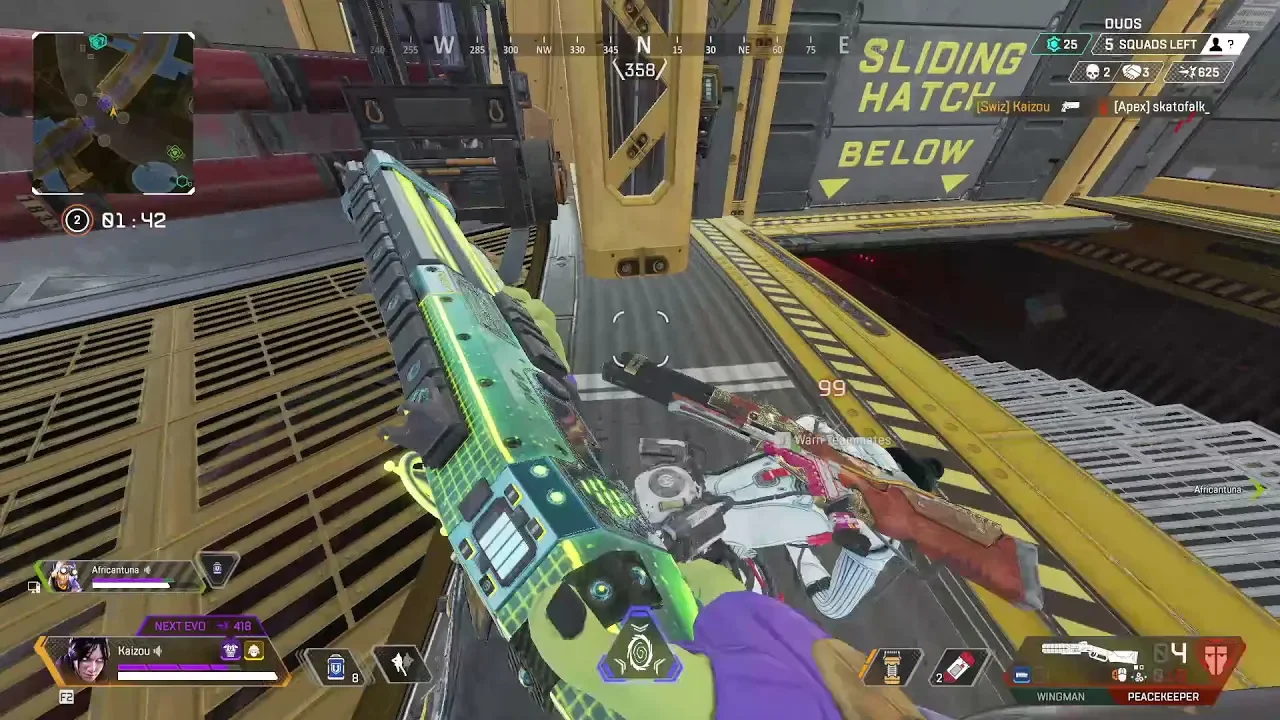Click Africantuna's knockdown shield icon
1280x720 pixels.
point(217,569)
